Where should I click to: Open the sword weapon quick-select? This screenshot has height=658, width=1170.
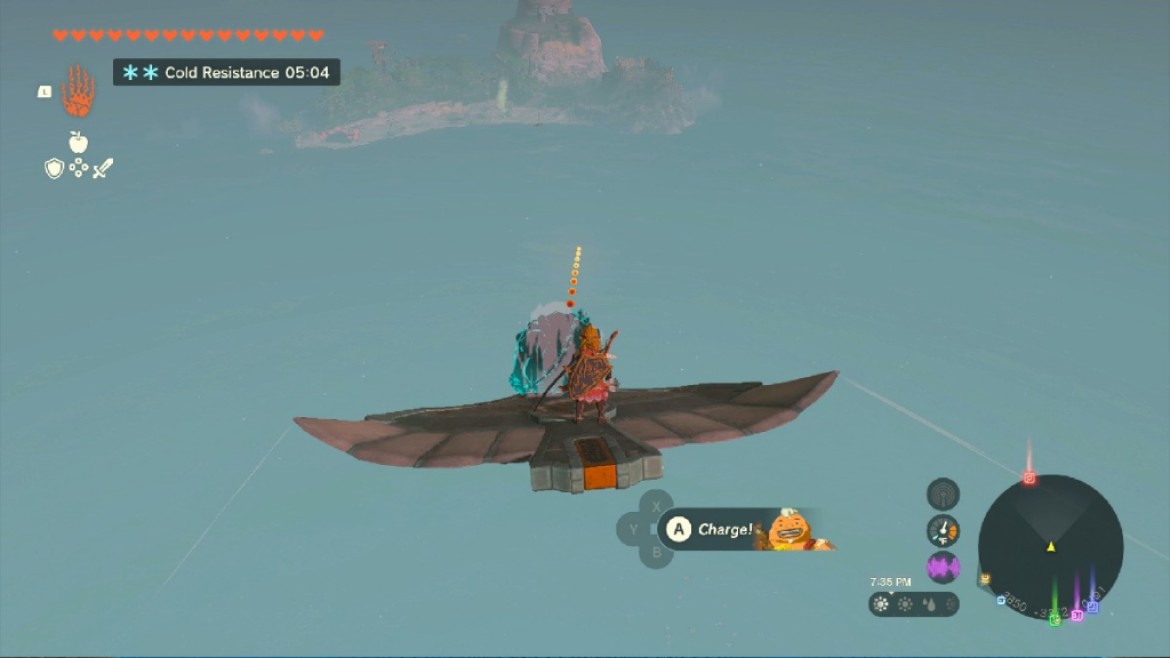pyautogui.click(x=103, y=169)
